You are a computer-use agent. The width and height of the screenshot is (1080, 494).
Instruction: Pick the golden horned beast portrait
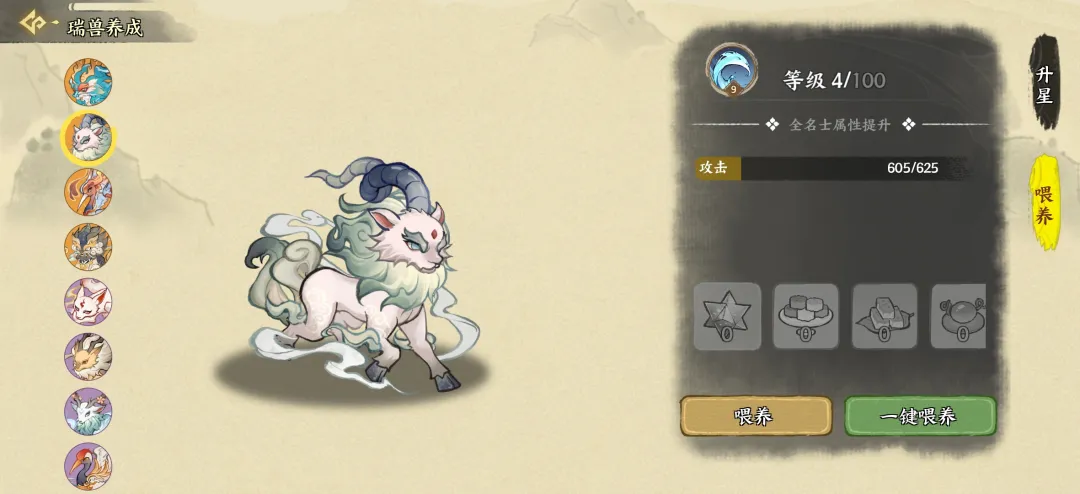point(88,357)
